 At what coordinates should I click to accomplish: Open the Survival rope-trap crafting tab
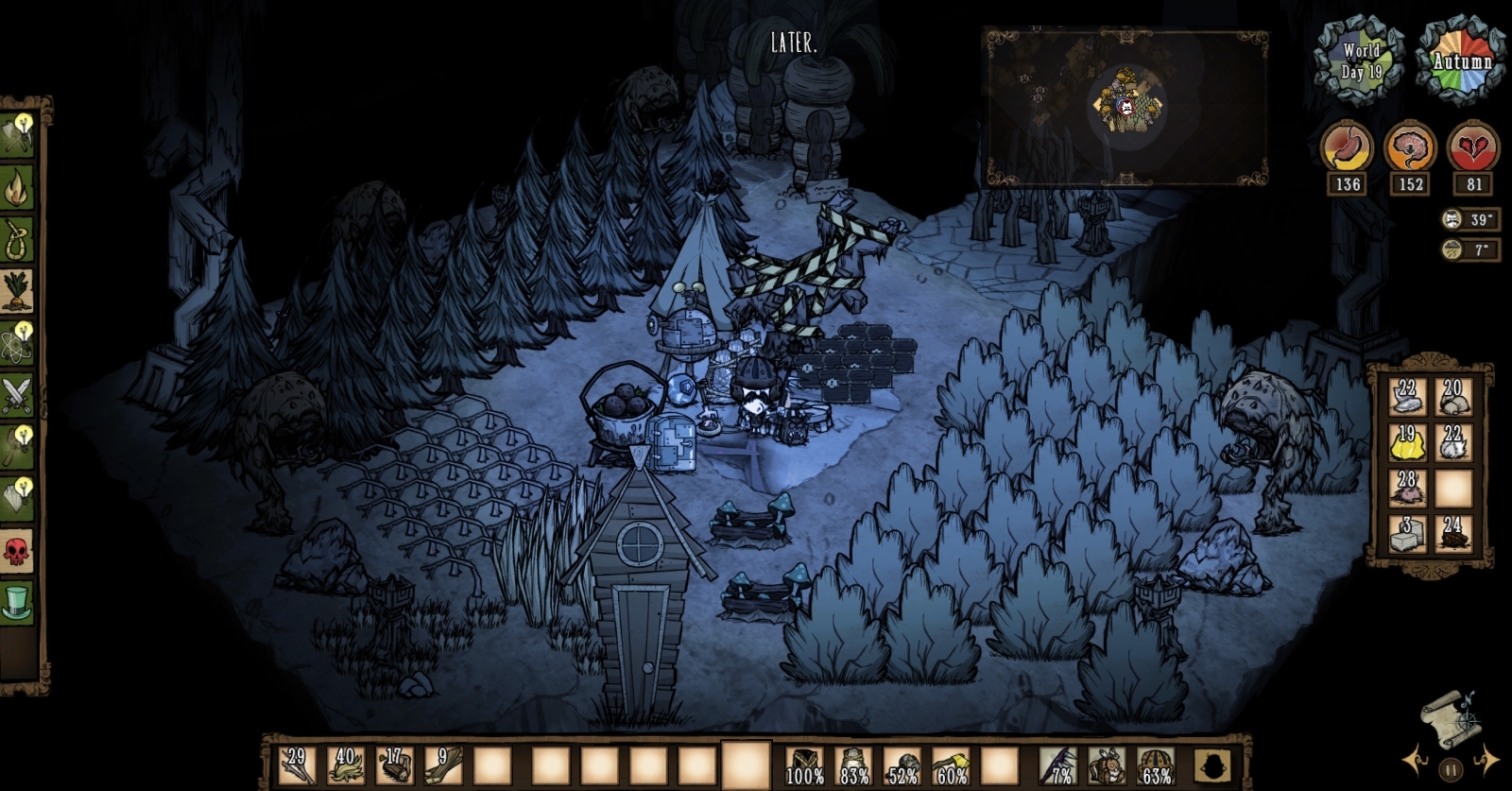click(17, 239)
